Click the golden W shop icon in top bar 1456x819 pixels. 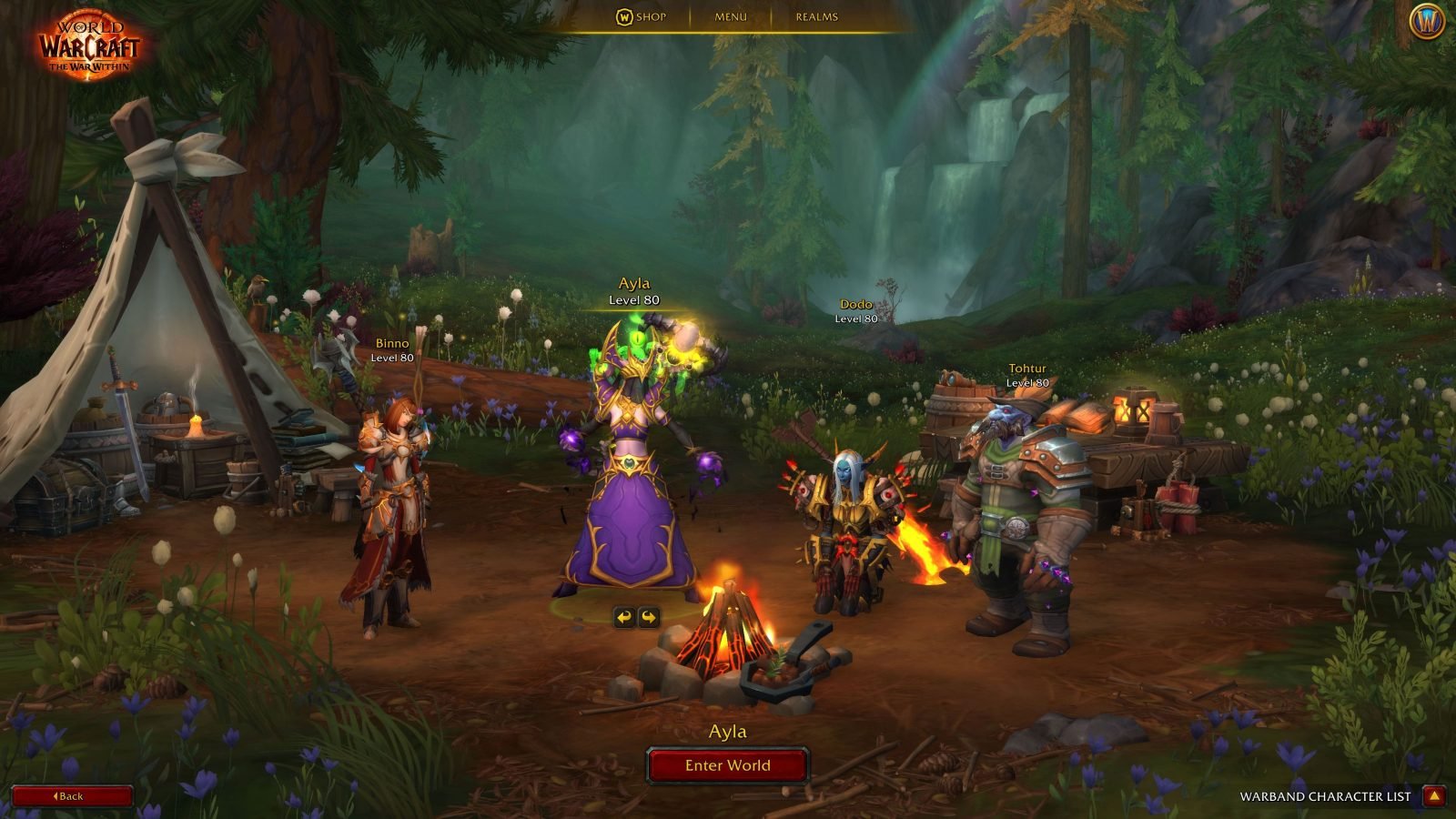point(626,16)
